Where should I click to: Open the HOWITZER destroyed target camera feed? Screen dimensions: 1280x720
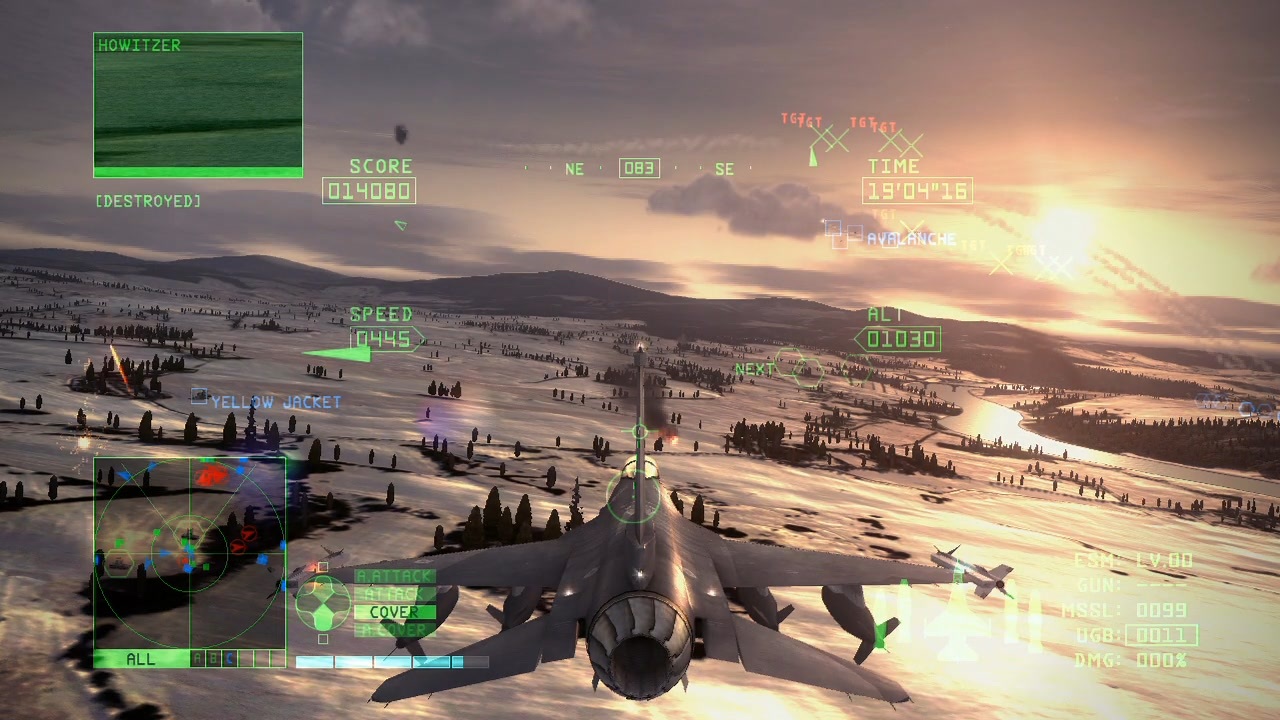pyautogui.click(x=197, y=104)
